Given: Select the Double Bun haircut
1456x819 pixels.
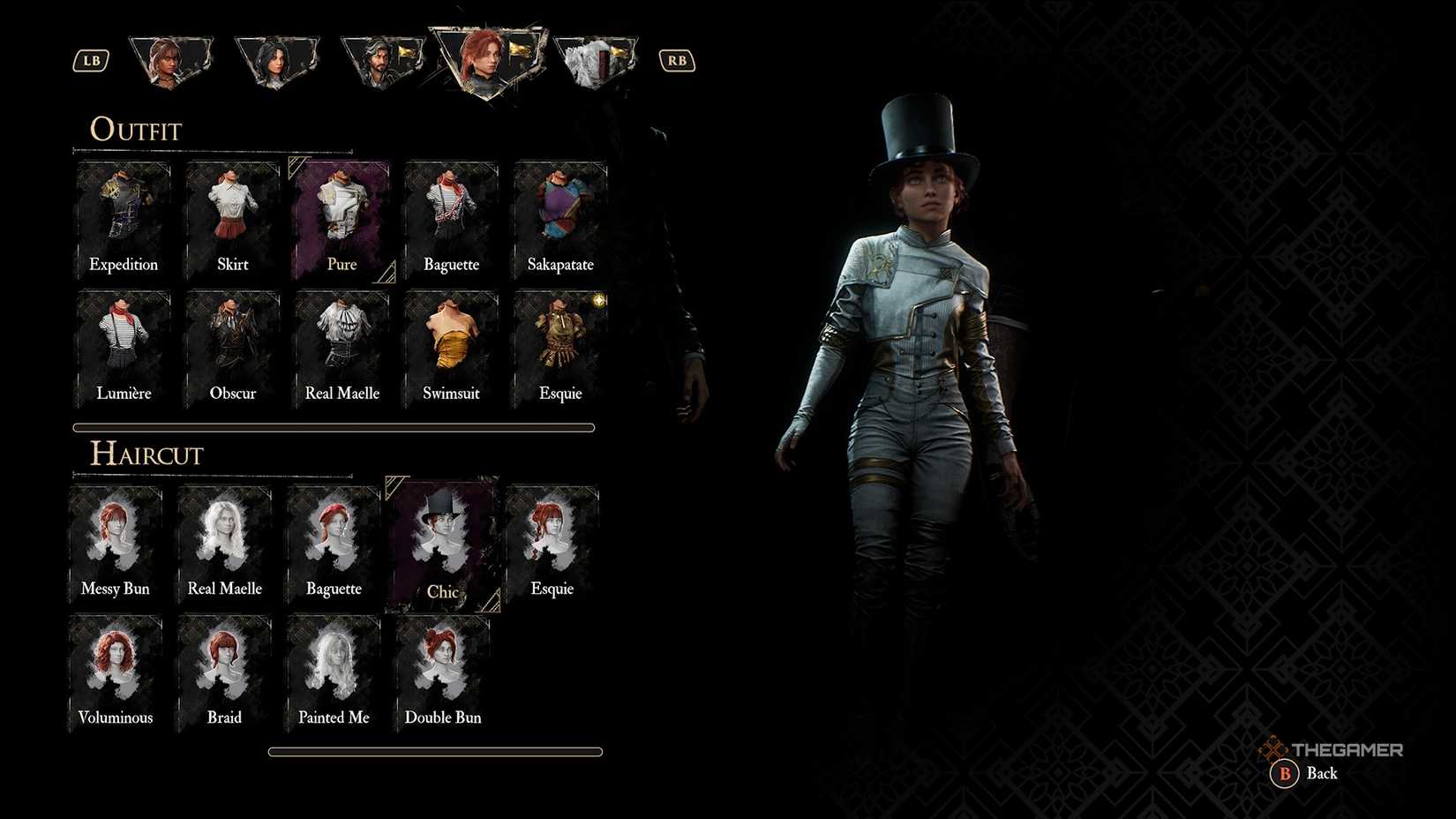Looking at the screenshot, I should [441, 668].
